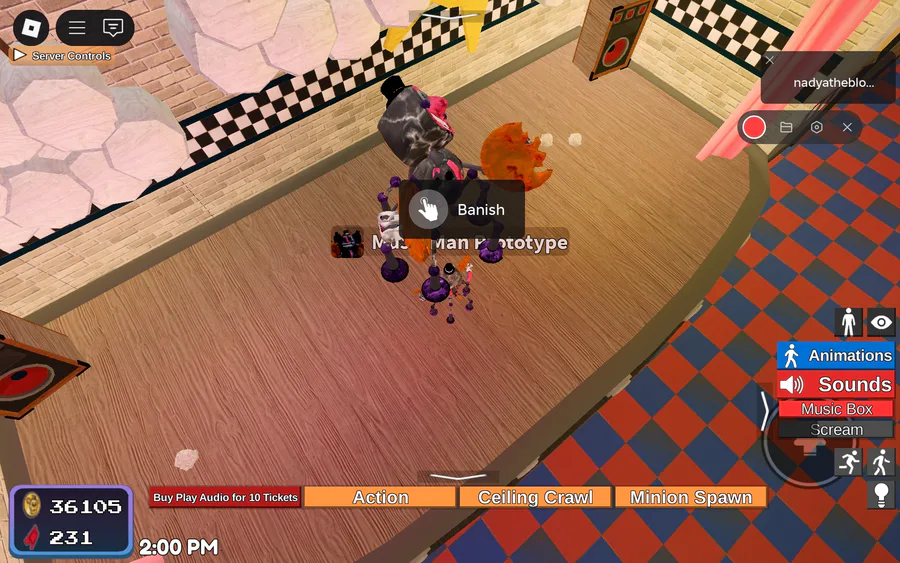900x563 pixels.
Task: Open the Sounds panel
Action: pos(835,384)
